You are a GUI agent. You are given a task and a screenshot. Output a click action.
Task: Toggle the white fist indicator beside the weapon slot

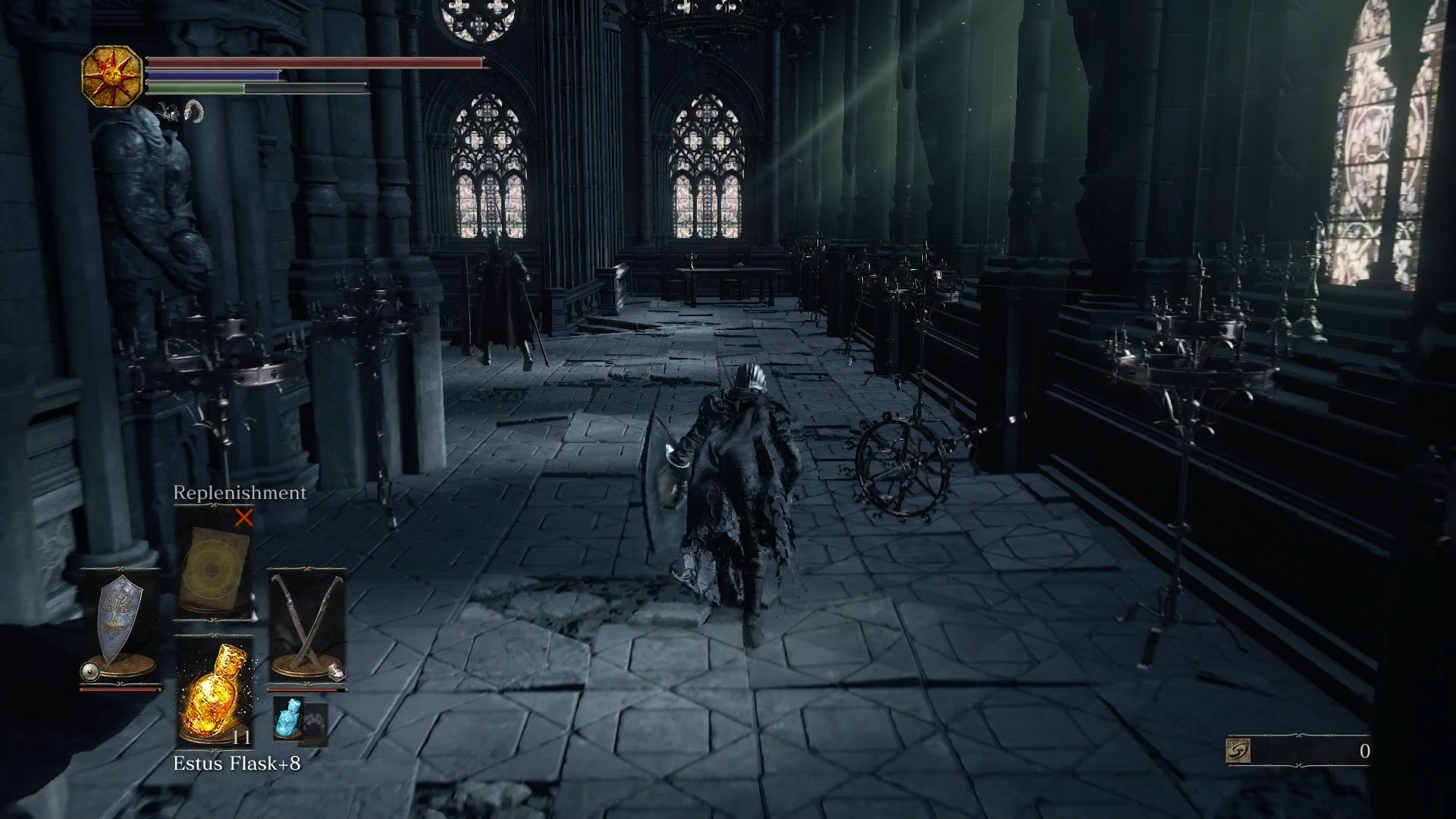tap(337, 671)
